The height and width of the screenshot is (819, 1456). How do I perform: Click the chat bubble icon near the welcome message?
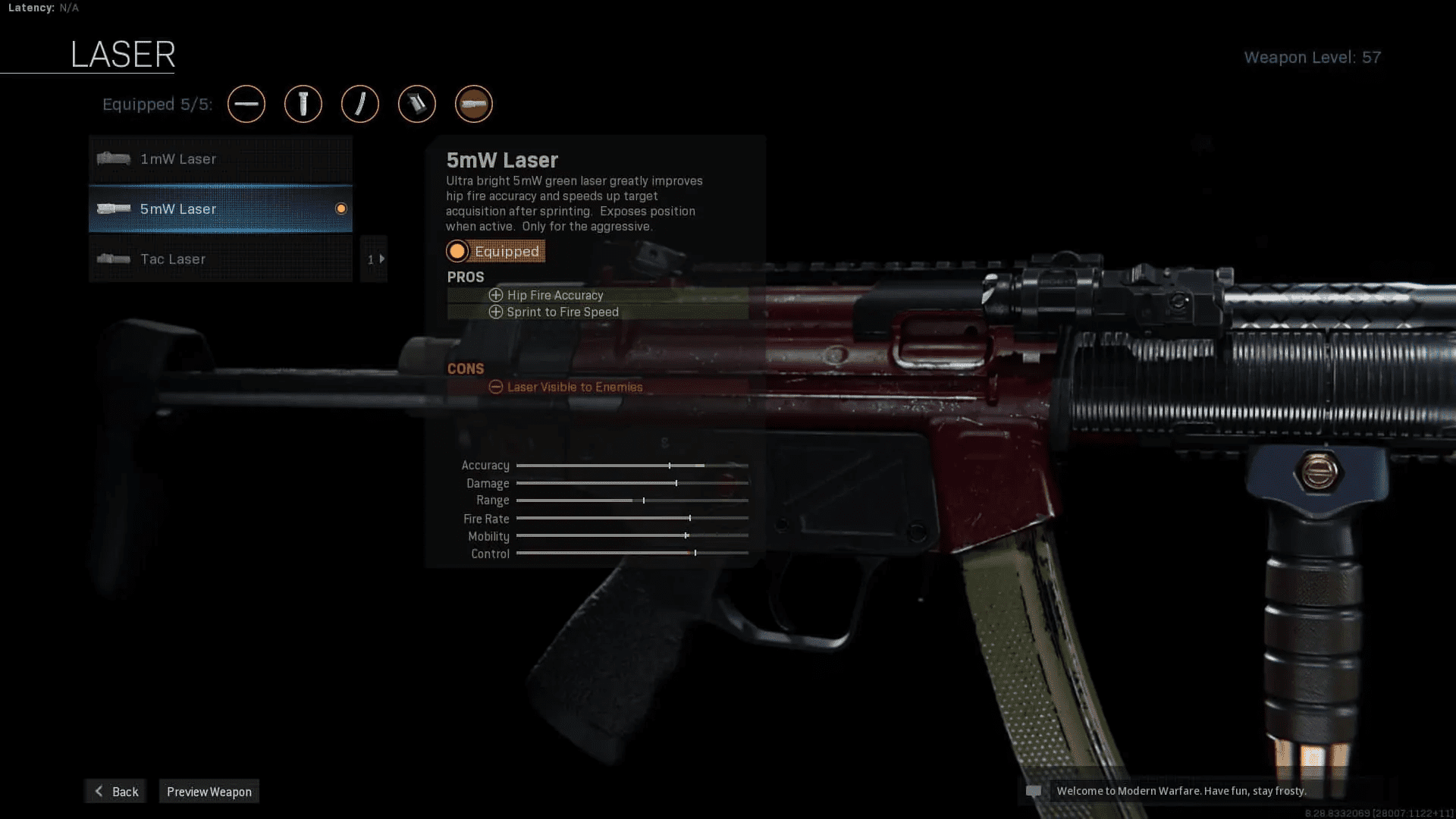coord(1034,791)
